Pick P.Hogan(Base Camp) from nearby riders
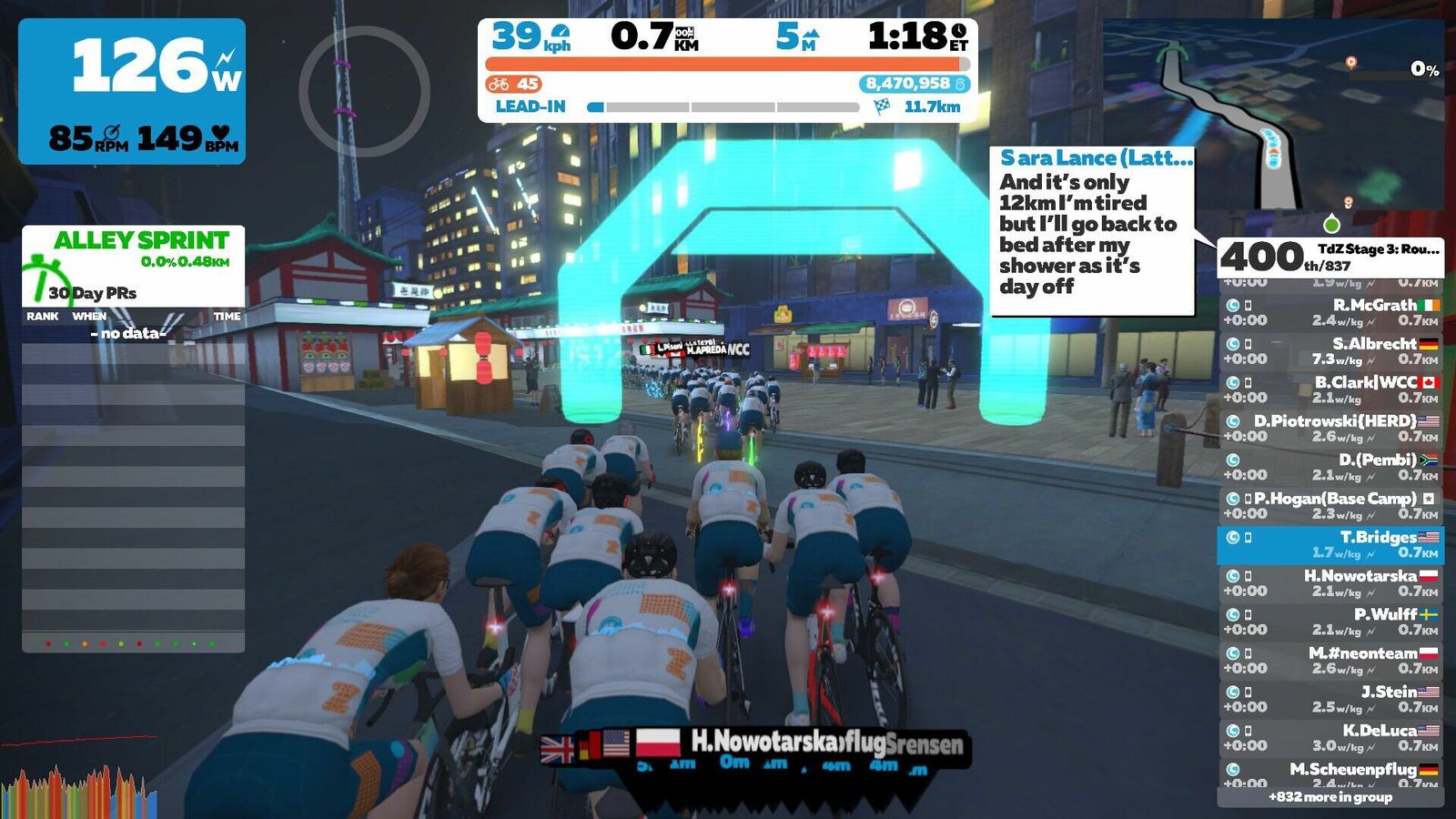Screen dimensions: 1456x819 point(1330,505)
